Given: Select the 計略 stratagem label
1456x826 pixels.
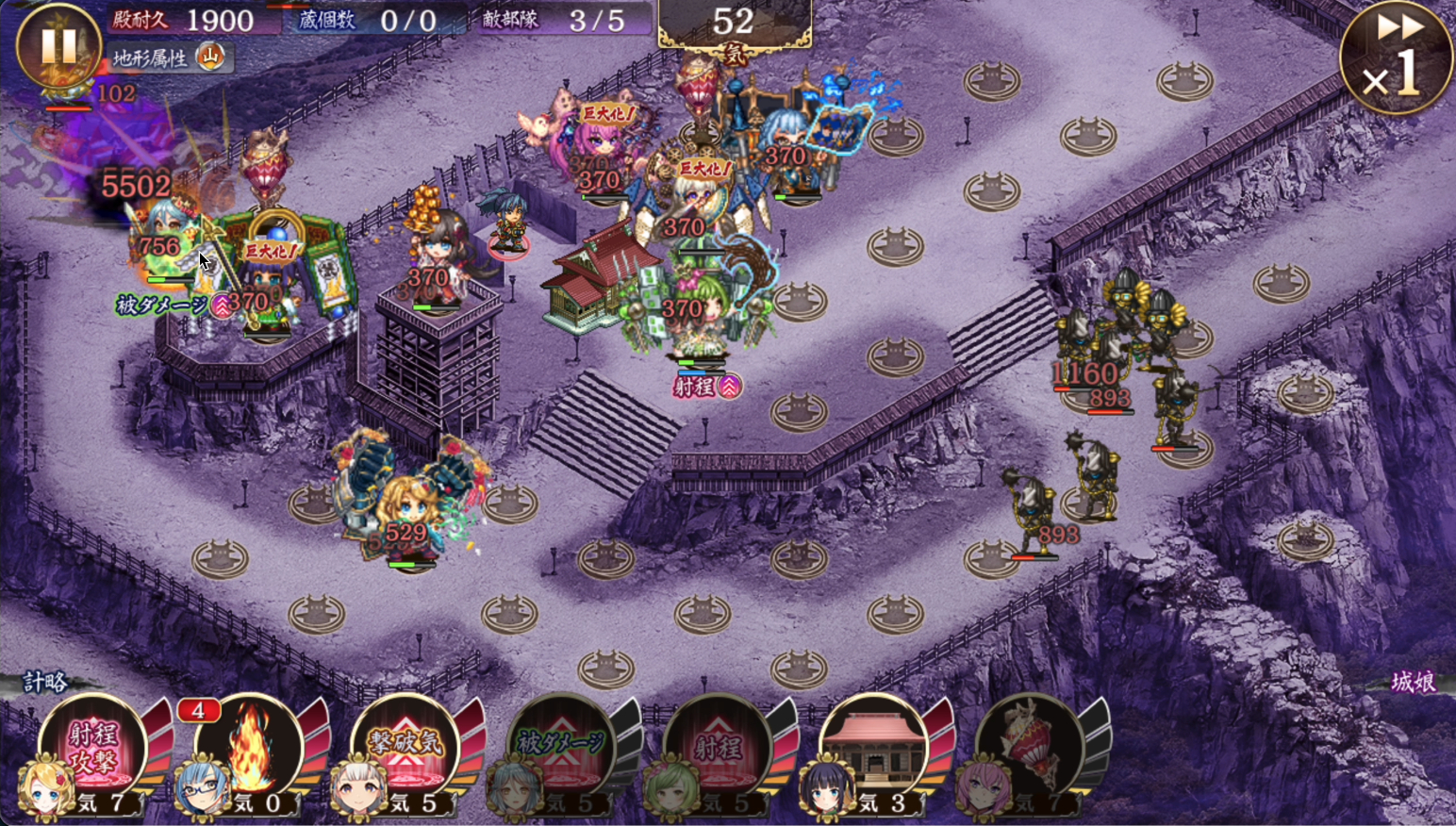Looking at the screenshot, I should (x=45, y=682).
